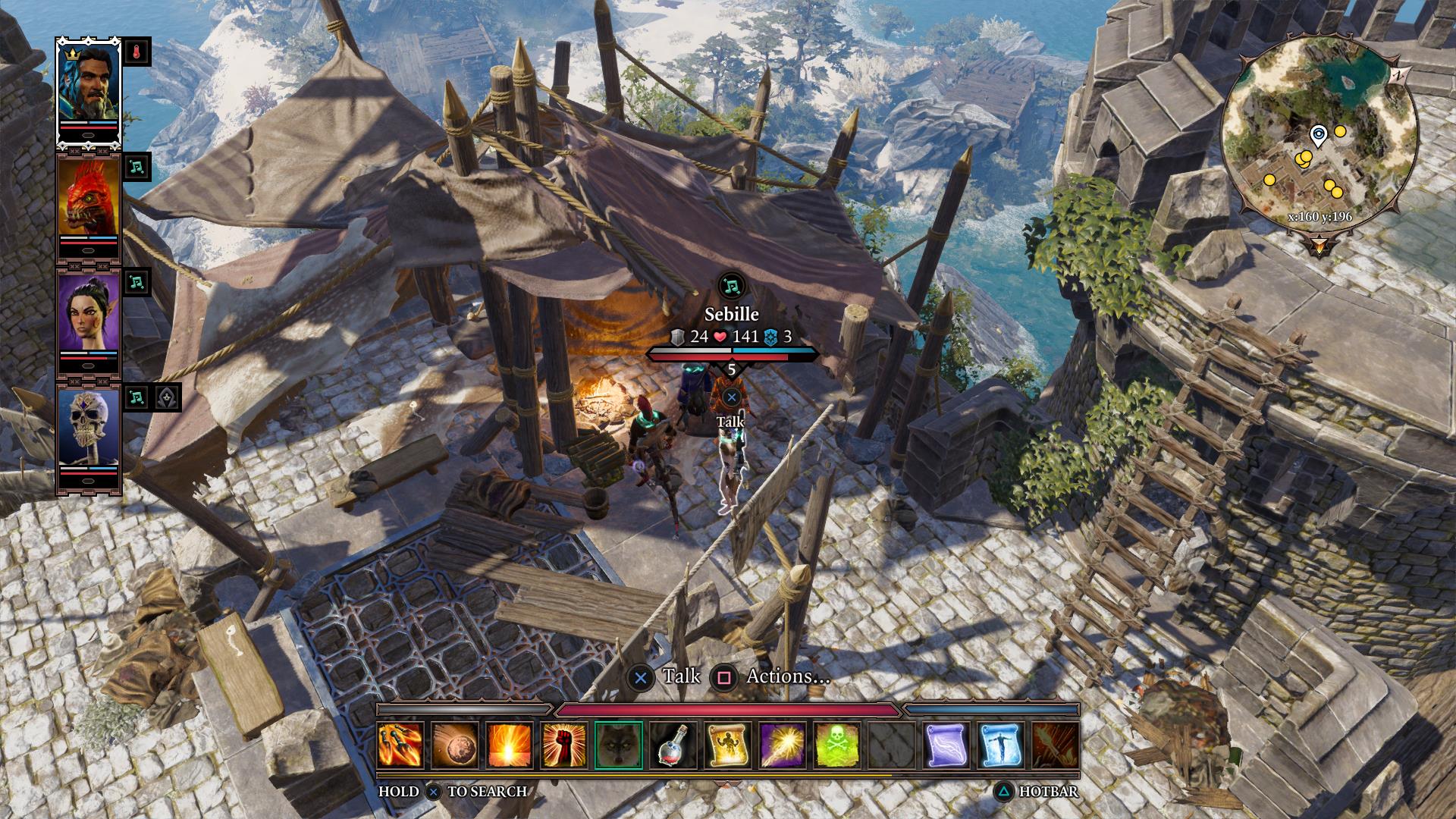Use the red potion flask

point(673,745)
